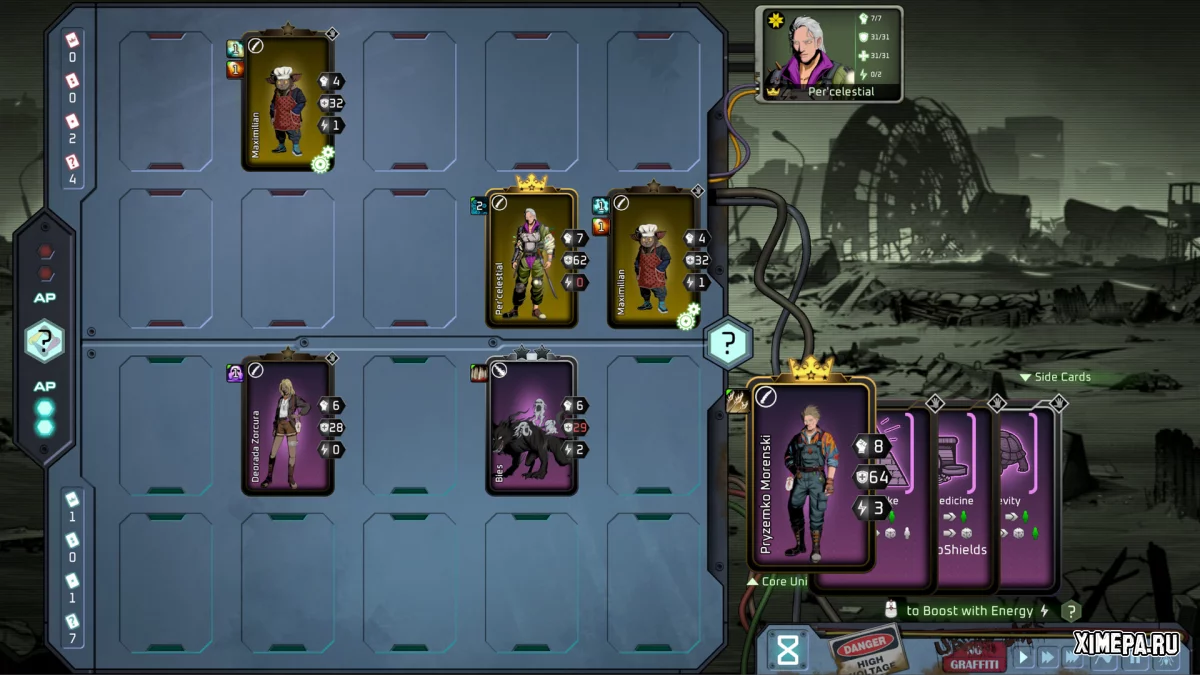This screenshot has width=1200, height=675.
Task: Open help for Boost with Energy
Action: point(1070,611)
